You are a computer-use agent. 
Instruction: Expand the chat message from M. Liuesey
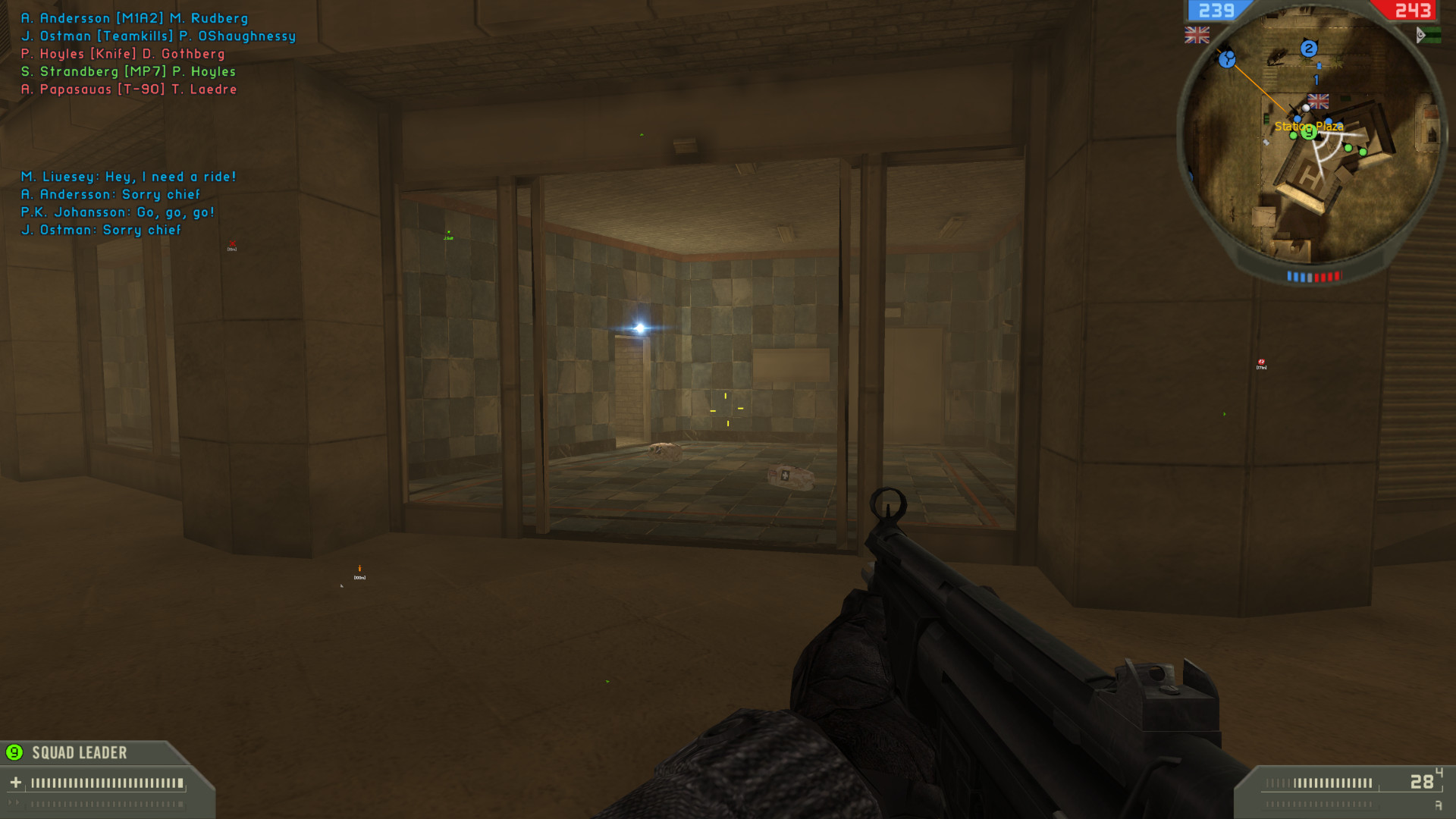coord(129,176)
